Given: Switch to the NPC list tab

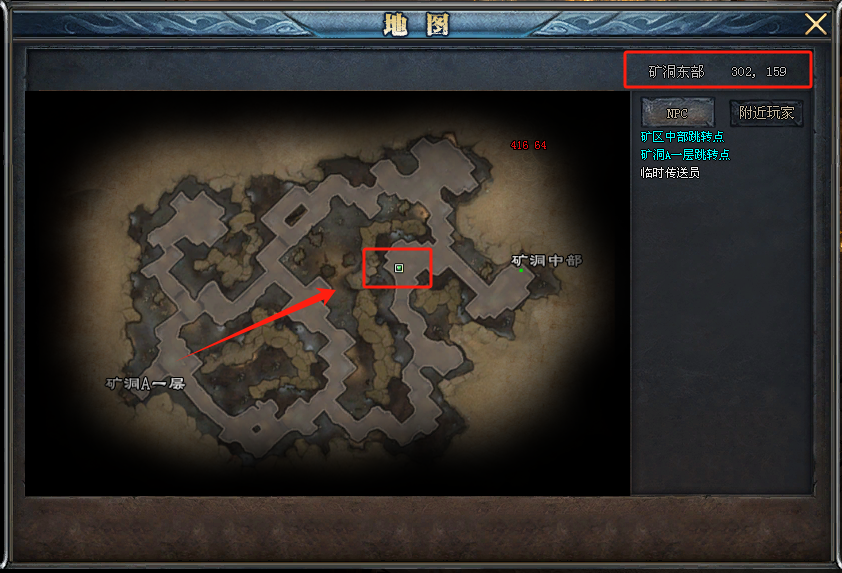Looking at the screenshot, I should tap(677, 112).
